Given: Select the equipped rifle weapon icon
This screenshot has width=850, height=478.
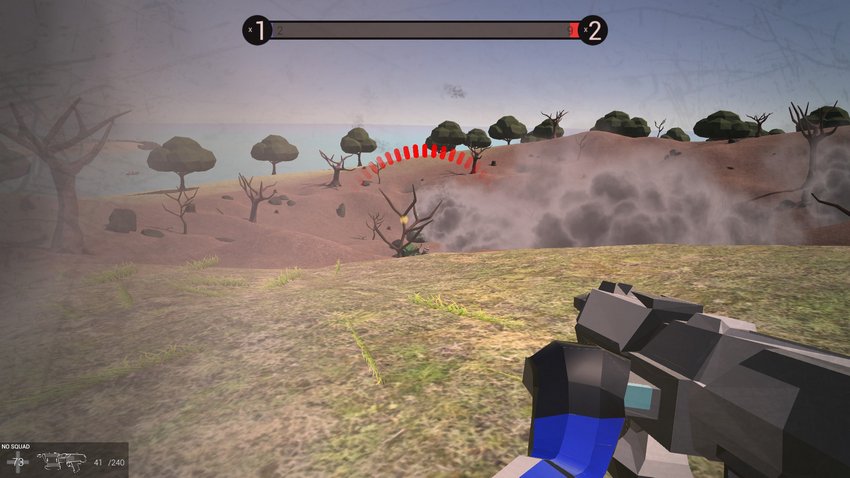Looking at the screenshot, I should (x=61, y=461).
